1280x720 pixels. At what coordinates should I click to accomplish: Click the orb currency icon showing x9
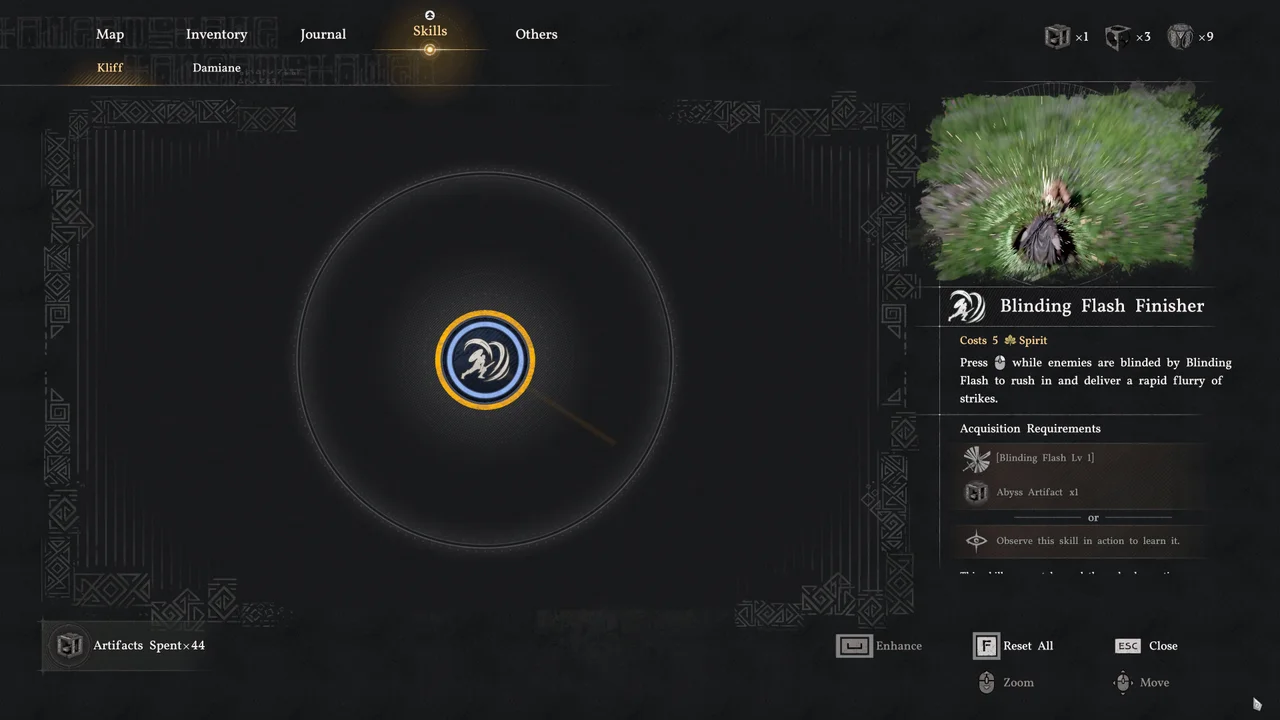pyautogui.click(x=1190, y=36)
